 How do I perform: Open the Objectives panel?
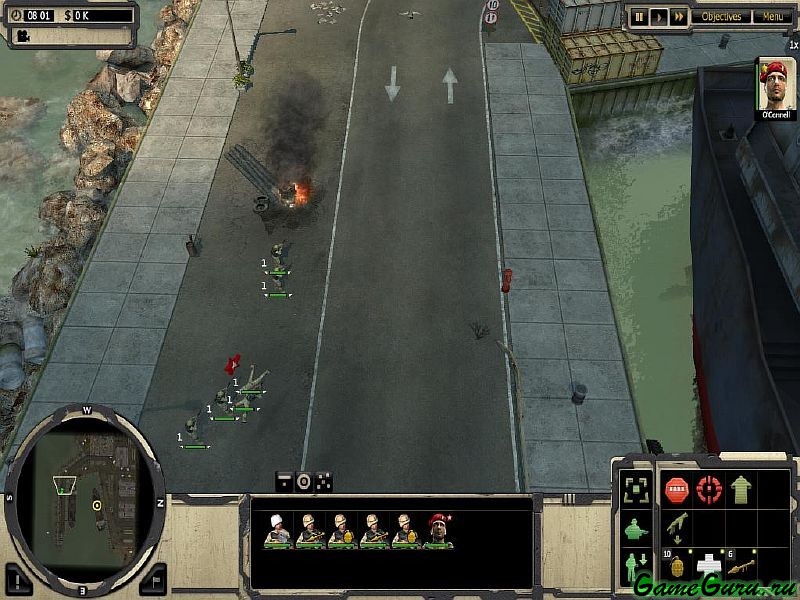tap(721, 16)
